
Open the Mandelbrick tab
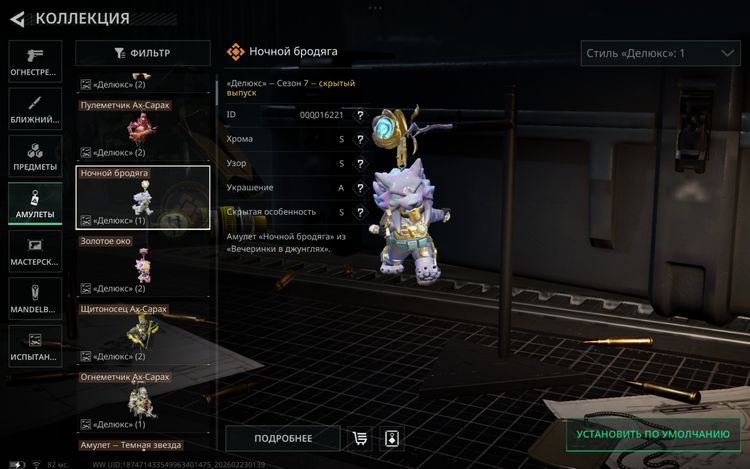click(35, 299)
